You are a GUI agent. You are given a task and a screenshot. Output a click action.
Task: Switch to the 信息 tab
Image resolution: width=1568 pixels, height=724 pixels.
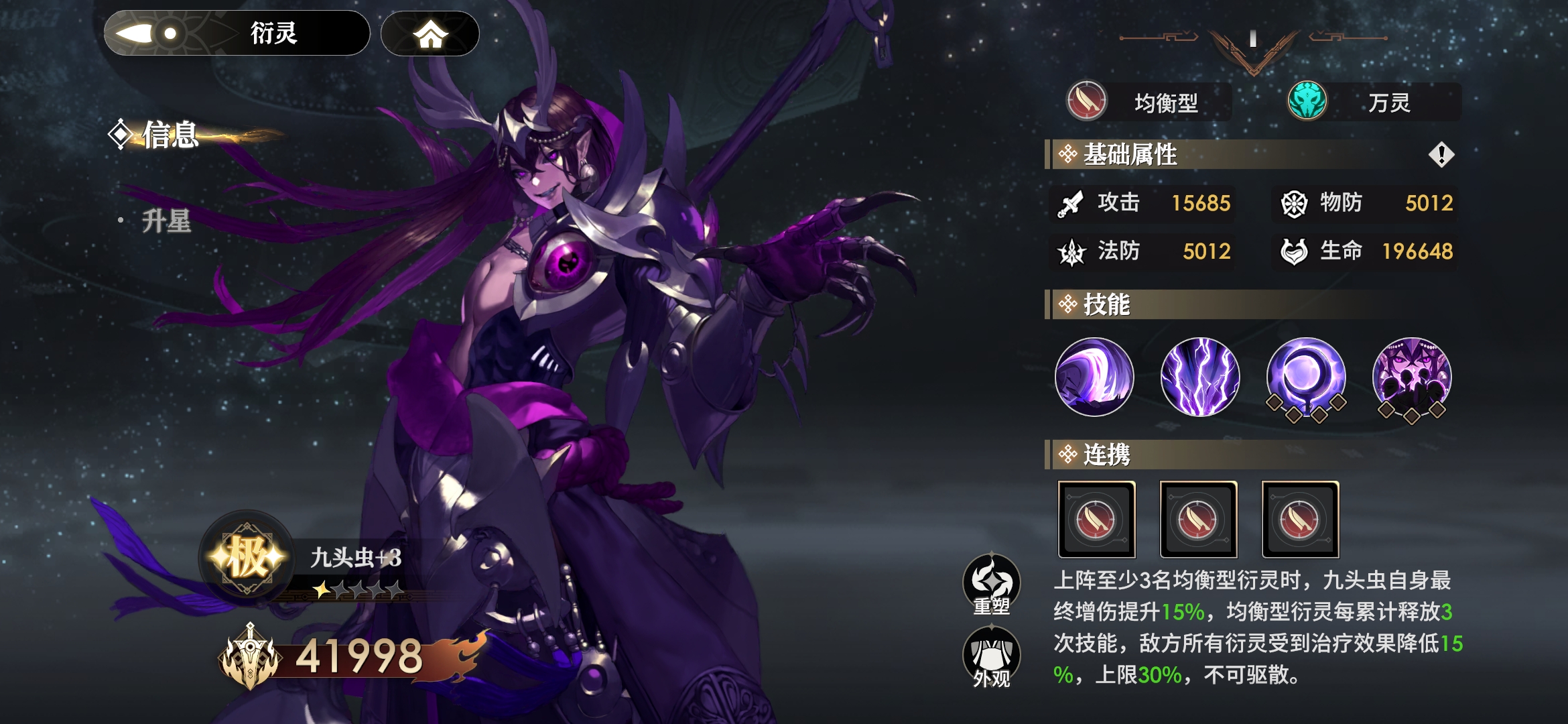click(170, 135)
